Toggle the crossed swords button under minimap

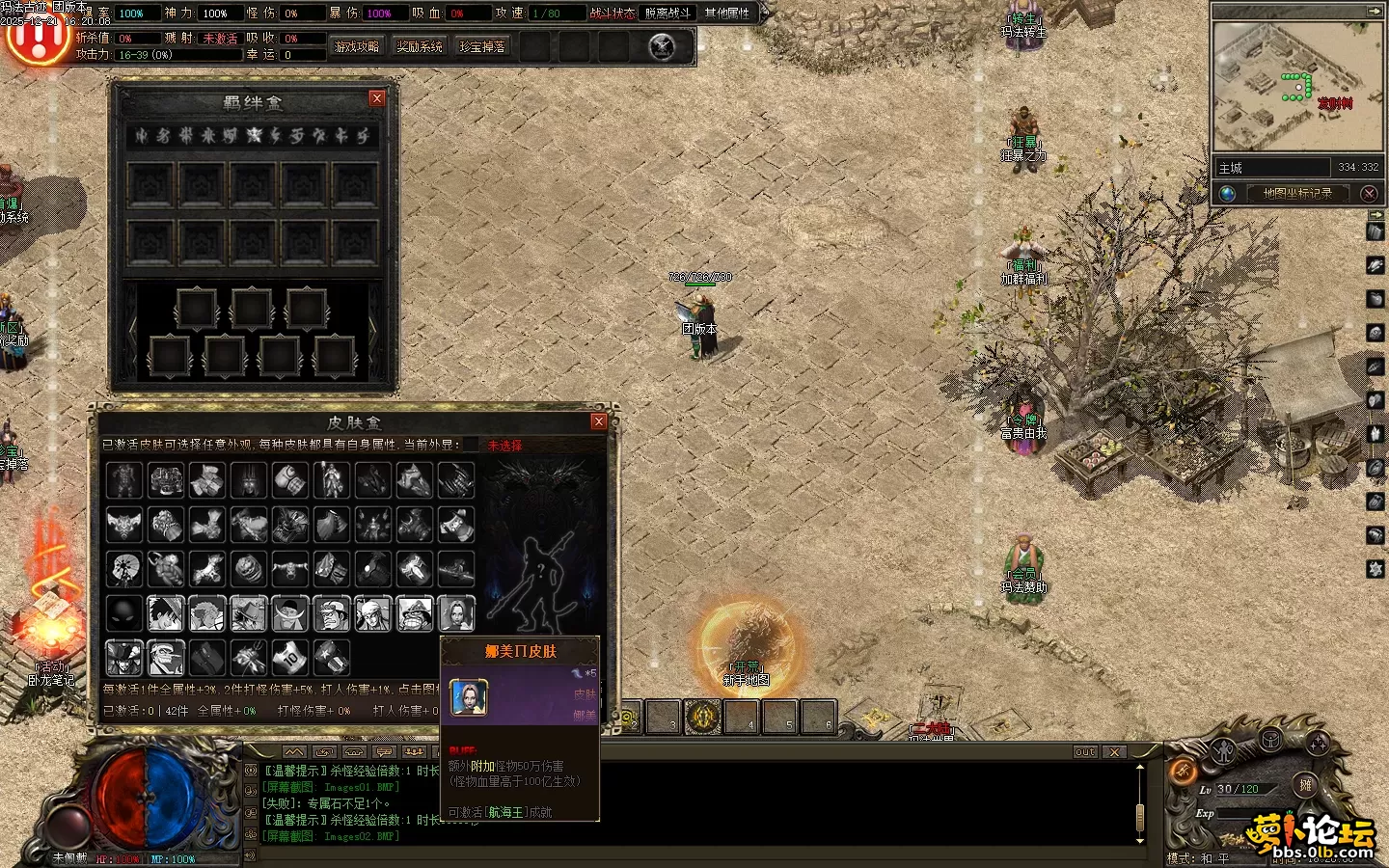tap(1369, 193)
